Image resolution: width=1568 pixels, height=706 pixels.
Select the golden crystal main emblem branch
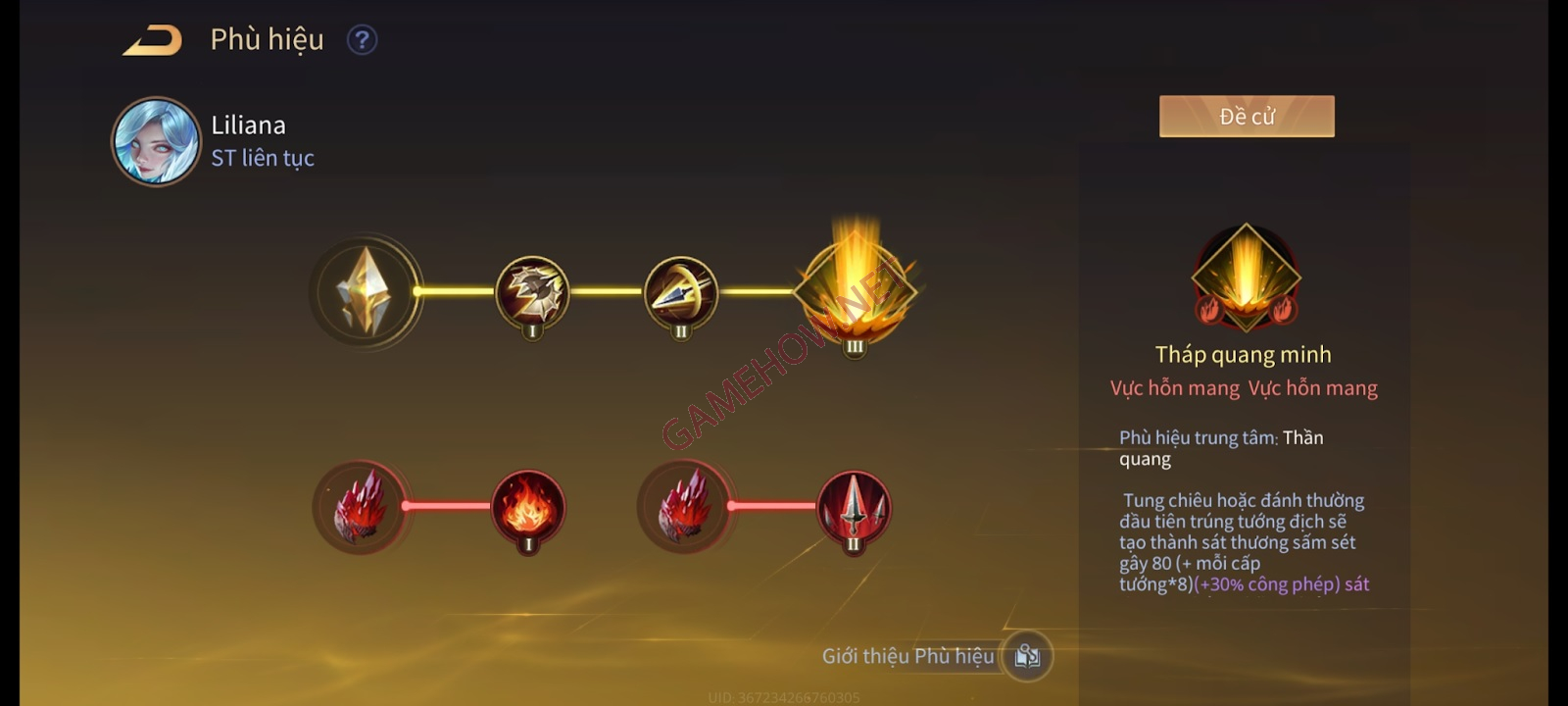click(x=365, y=291)
